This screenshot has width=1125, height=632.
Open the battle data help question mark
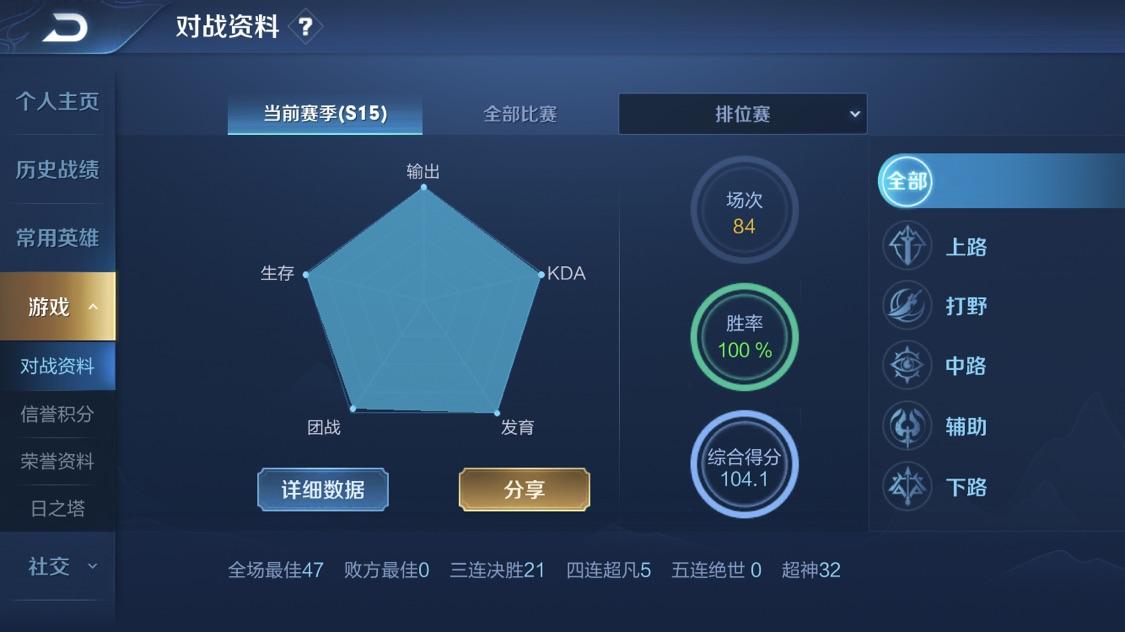click(x=305, y=27)
